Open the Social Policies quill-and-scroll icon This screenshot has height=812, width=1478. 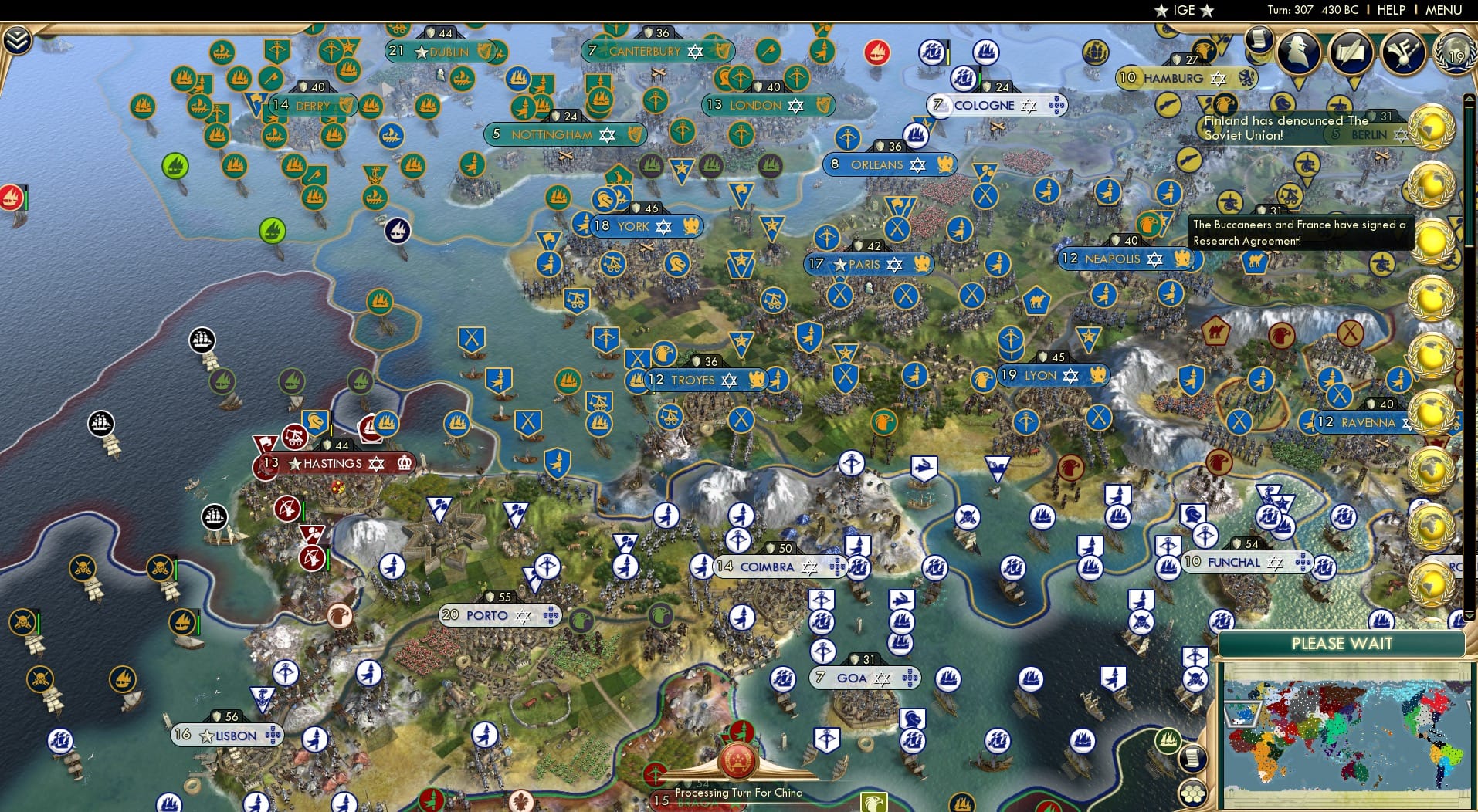click(x=1350, y=52)
